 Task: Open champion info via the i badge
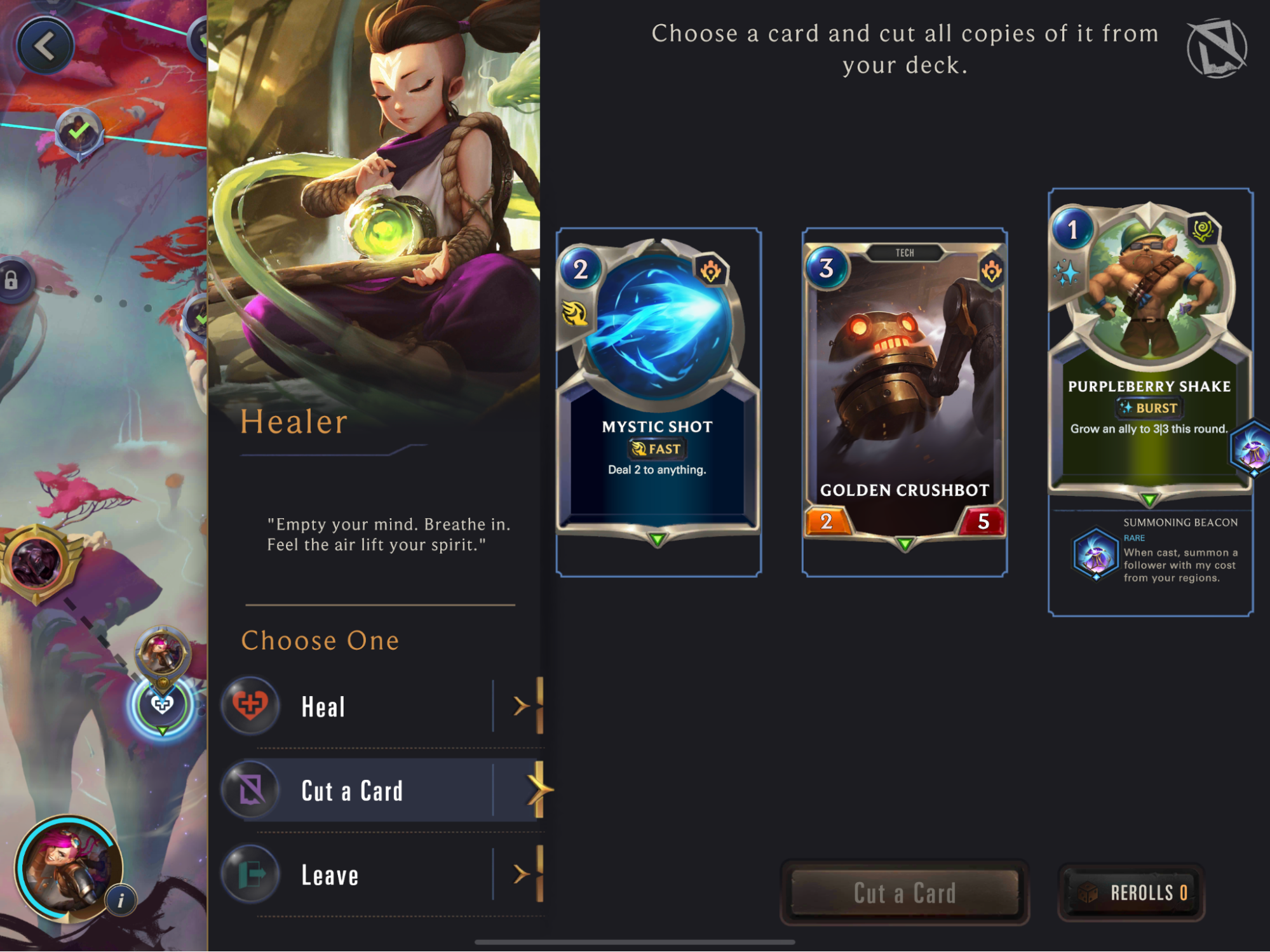tap(121, 900)
